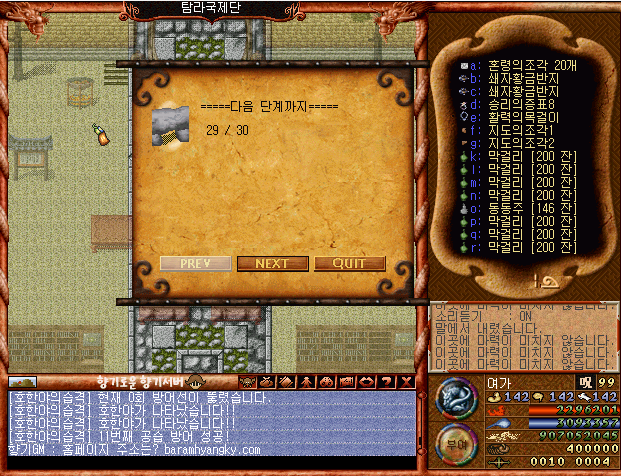Click the chat text input line
621x476 pixels.
210,464
